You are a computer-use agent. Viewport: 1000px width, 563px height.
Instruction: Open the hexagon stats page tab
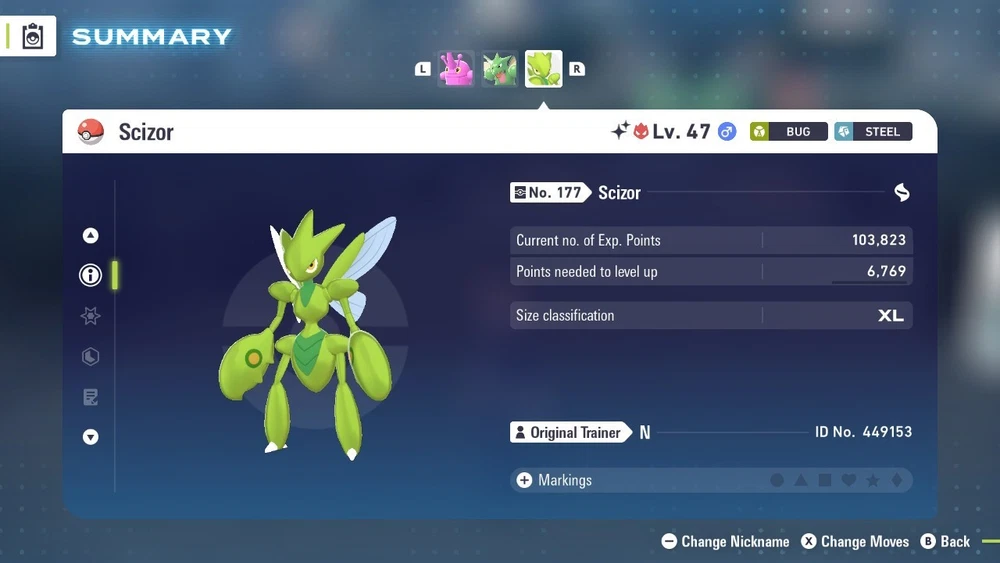pos(91,357)
